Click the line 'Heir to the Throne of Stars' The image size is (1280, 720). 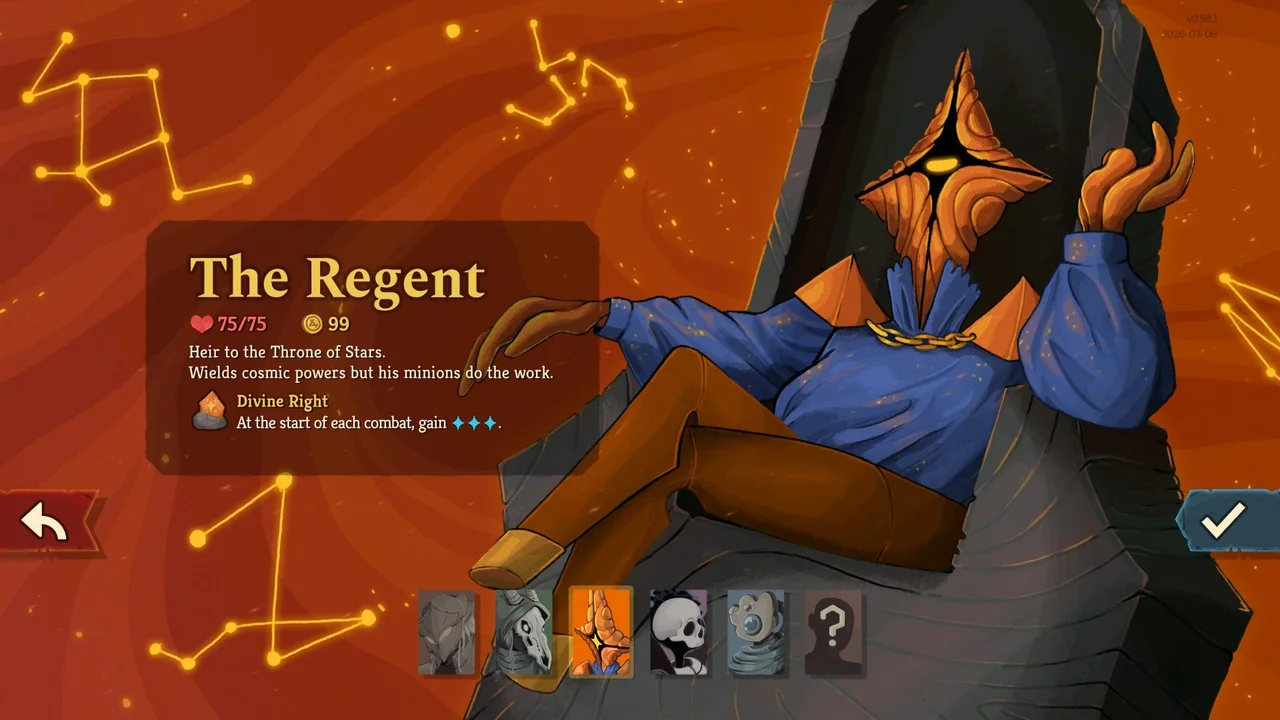[288, 352]
